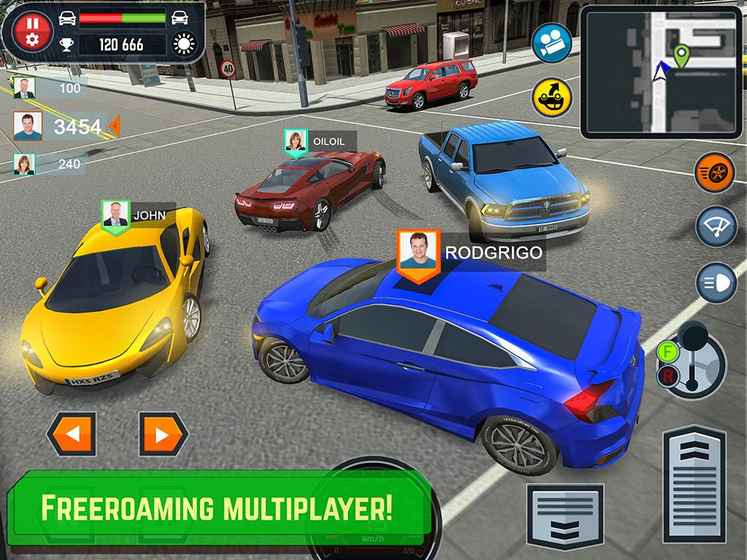Toggle the orange tire traction button
This screenshot has height=560, width=747.
(x=715, y=167)
